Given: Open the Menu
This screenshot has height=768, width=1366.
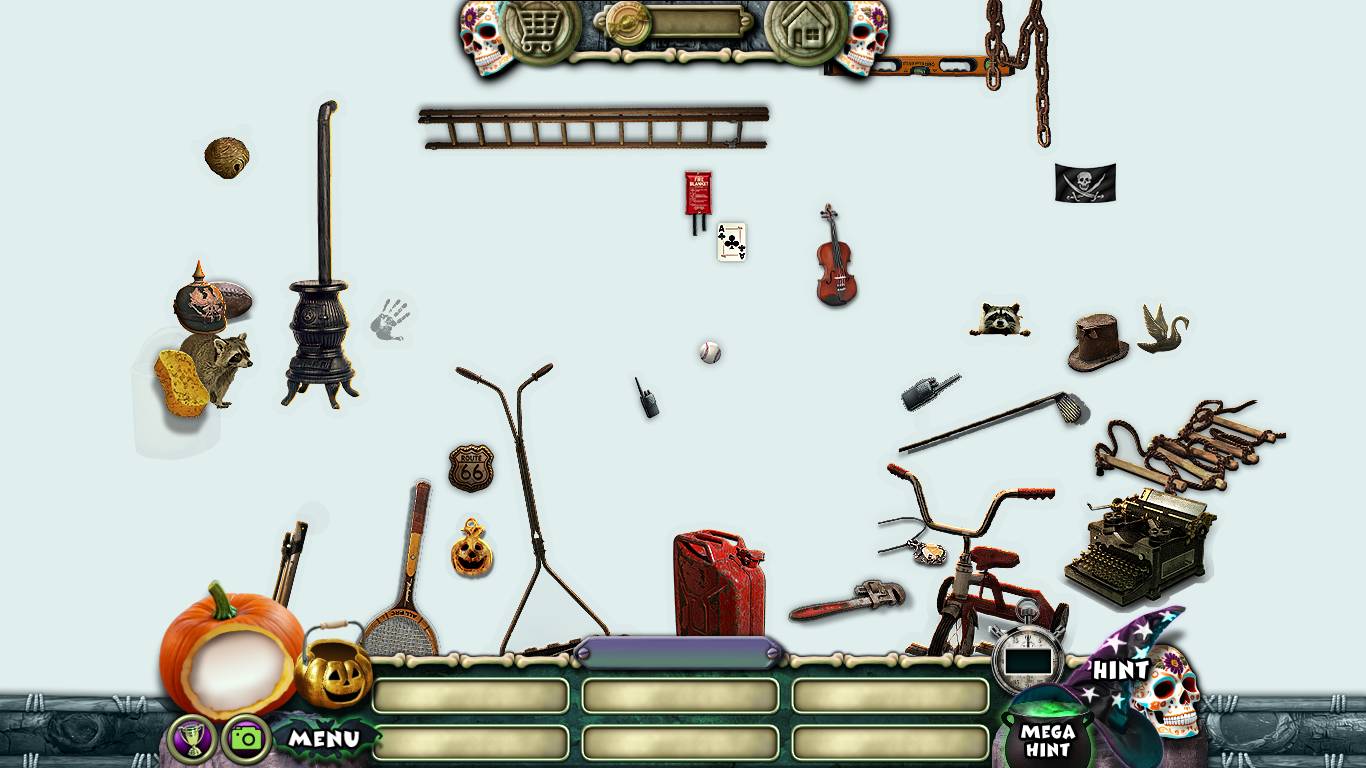Looking at the screenshot, I should pyautogui.click(x=324, y=739).
